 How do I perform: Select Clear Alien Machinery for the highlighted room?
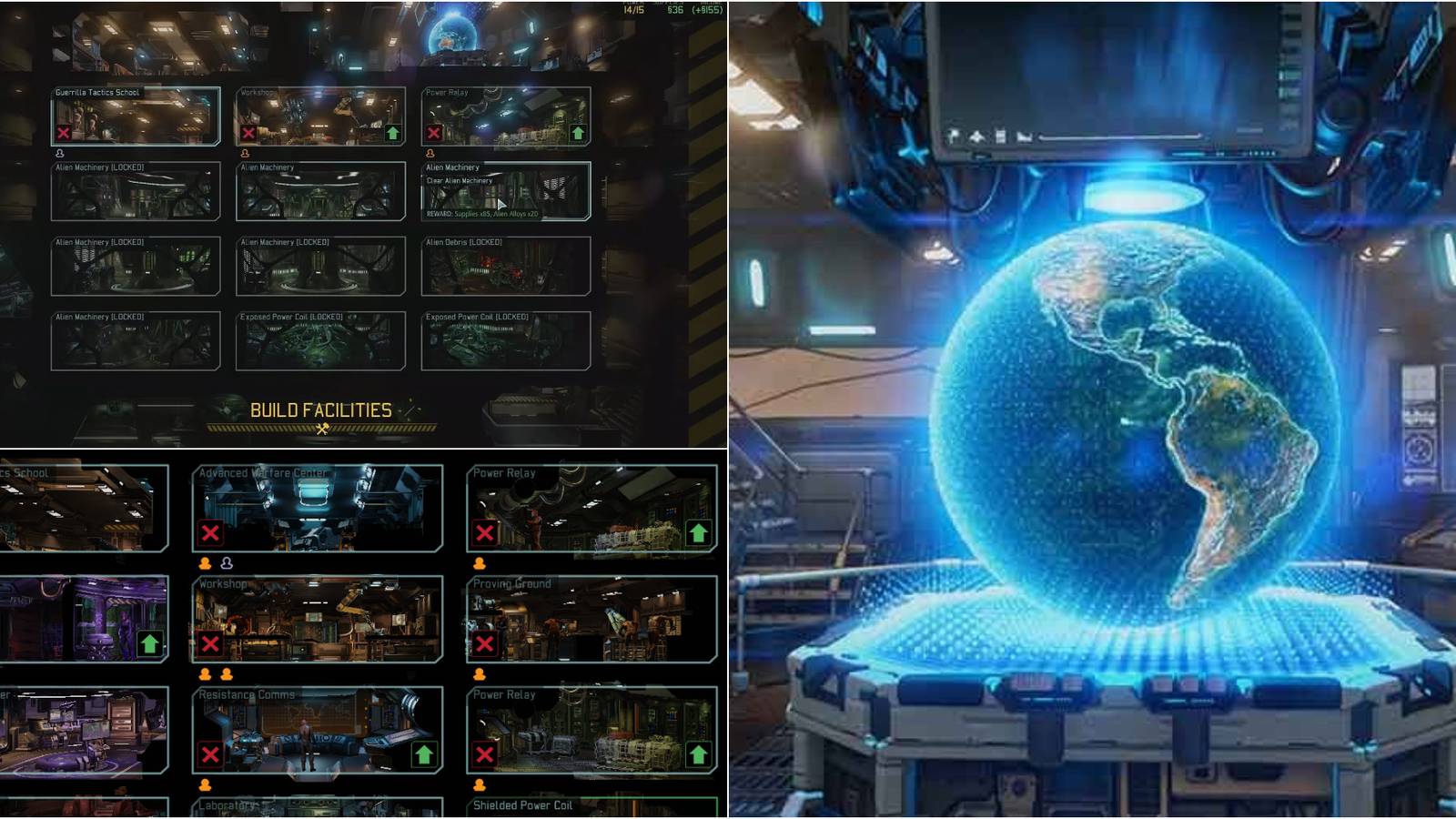click(x=460, y=182)
